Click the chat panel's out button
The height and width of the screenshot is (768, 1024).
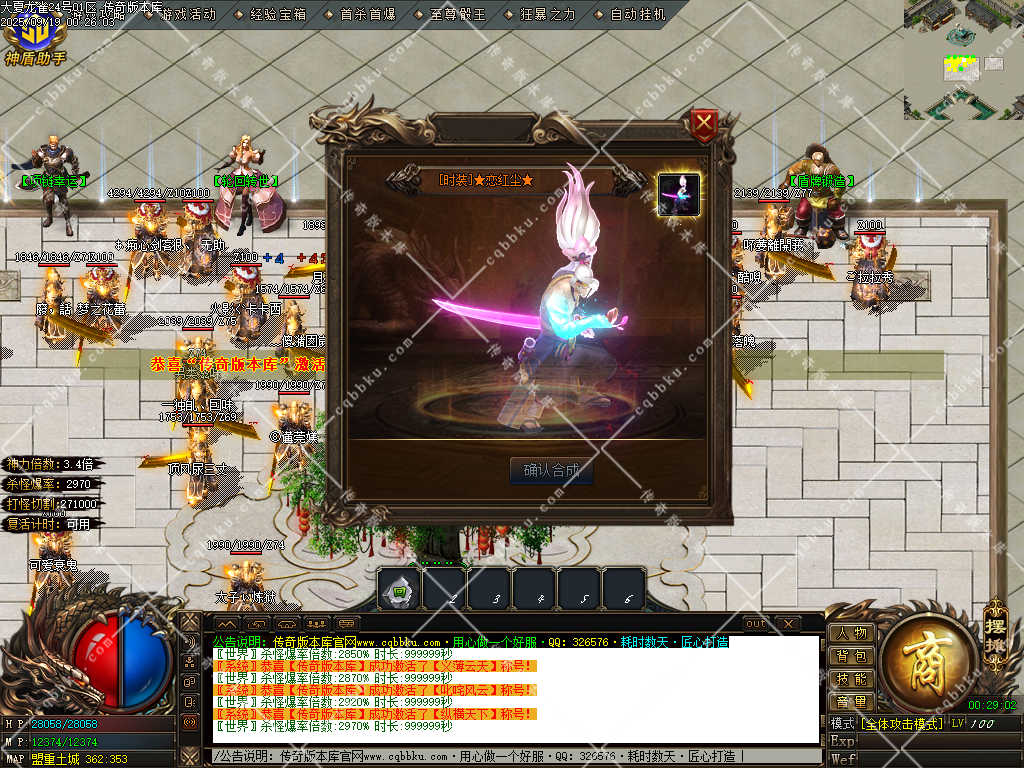point(756,624)
